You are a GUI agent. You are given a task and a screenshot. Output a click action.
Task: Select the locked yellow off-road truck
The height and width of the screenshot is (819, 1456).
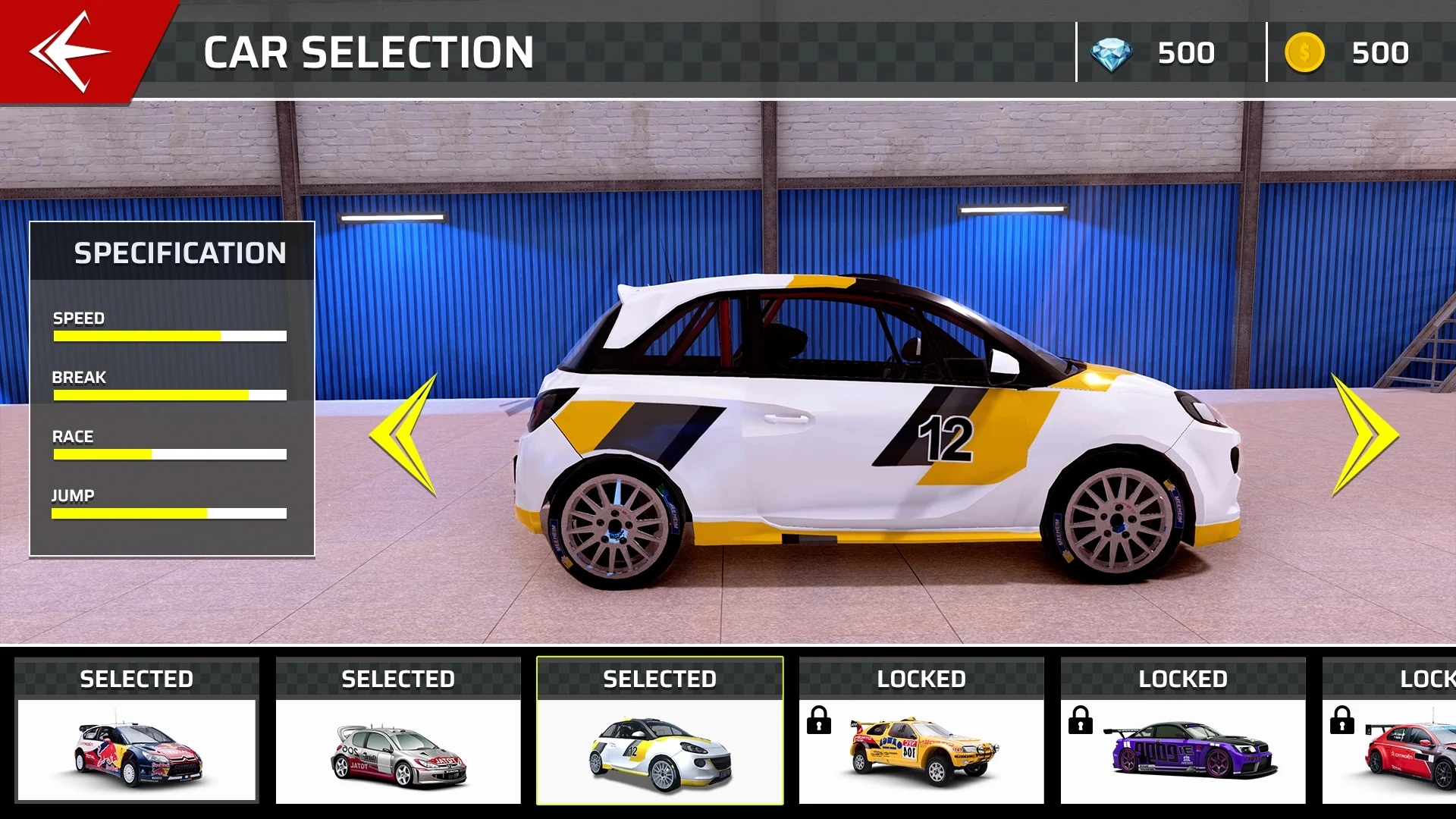click(921, 749)
